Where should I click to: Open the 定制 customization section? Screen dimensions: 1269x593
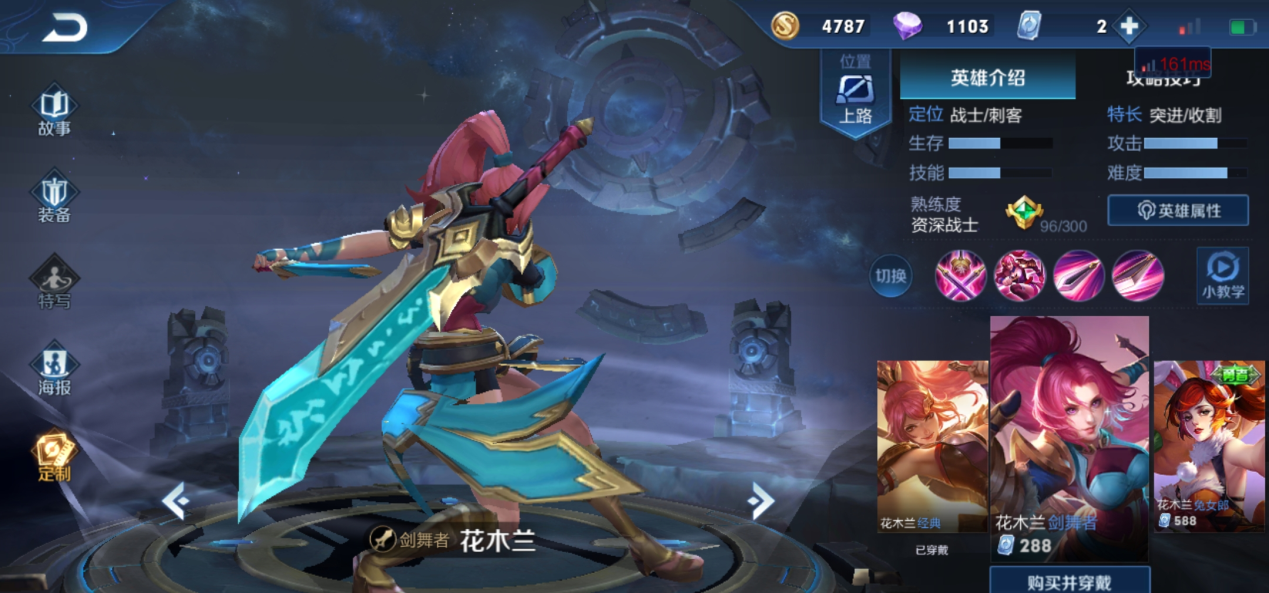[54, 457]
